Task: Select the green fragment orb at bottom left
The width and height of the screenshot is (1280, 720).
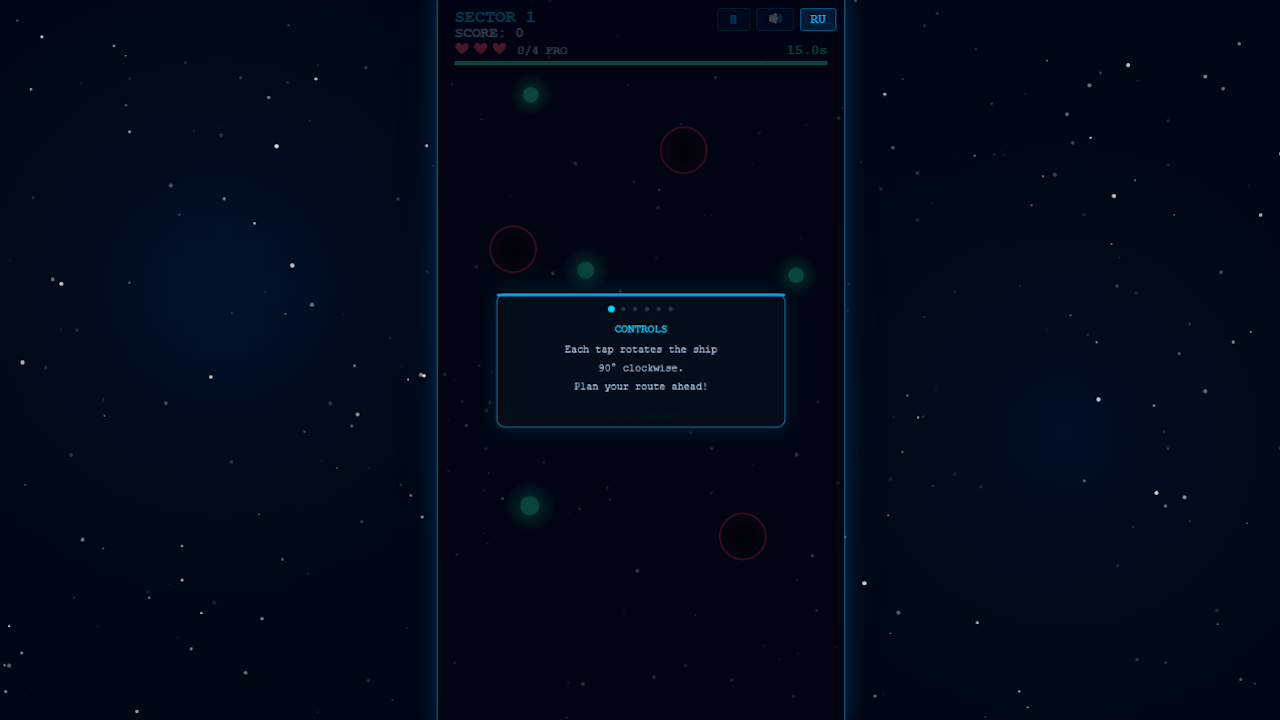Action: (x=528, y=506)
